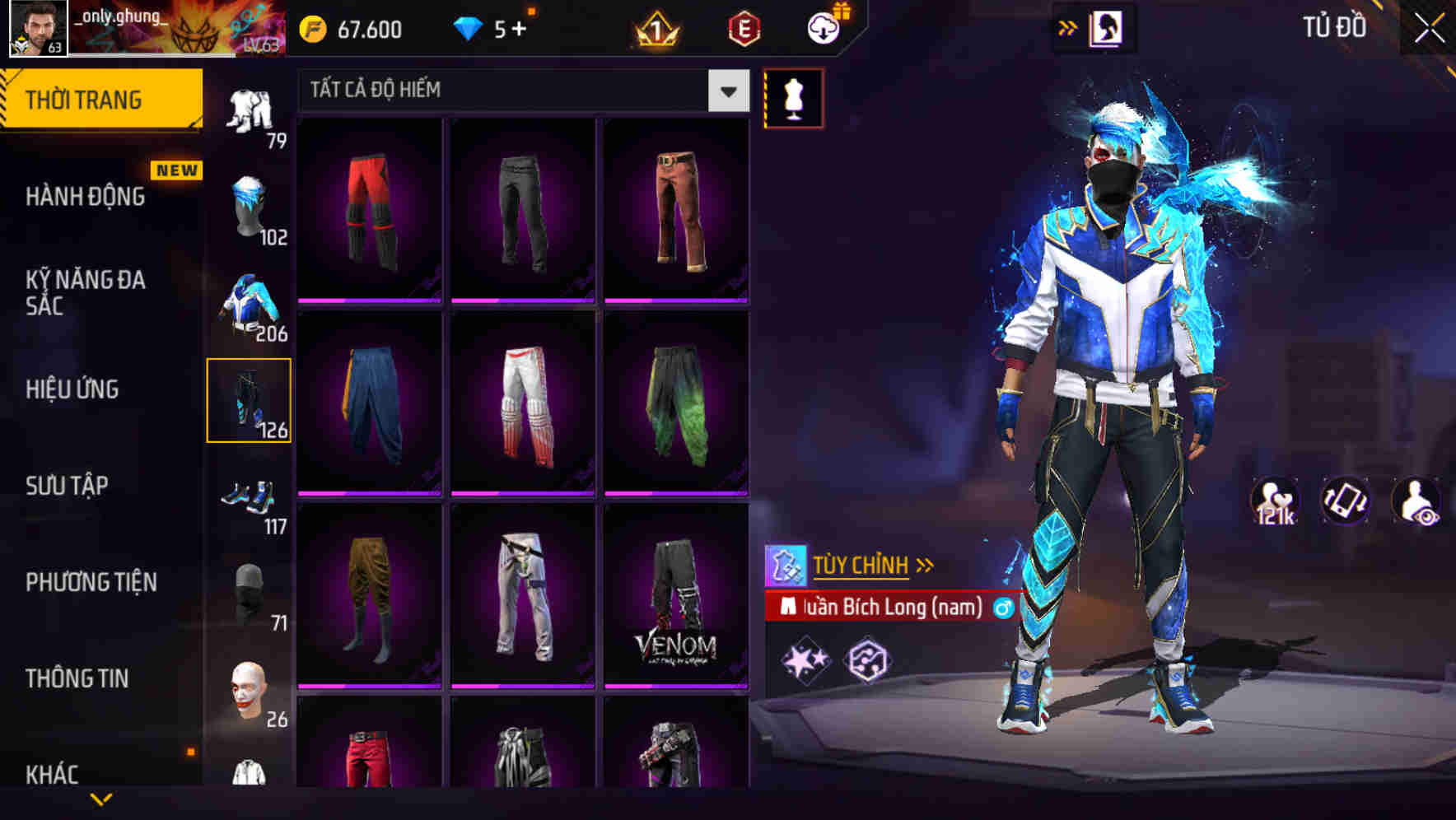This screenshot has width=1456, height=820.
Task: Switch to the HÀNH ĐỘNG tab
Action: click(x=86, y=196)
